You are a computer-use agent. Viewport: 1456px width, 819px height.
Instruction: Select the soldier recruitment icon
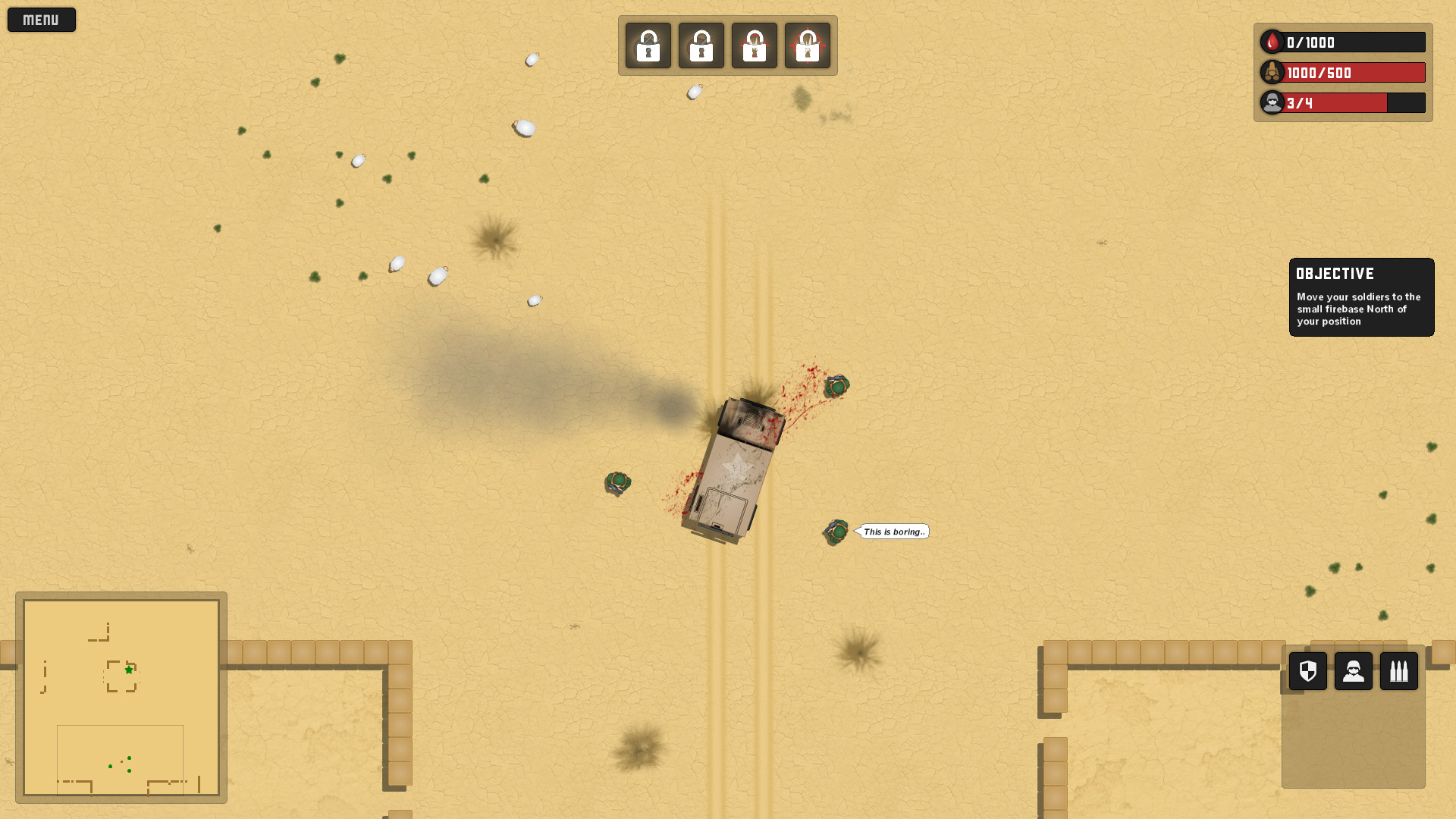click(1353, 670)
